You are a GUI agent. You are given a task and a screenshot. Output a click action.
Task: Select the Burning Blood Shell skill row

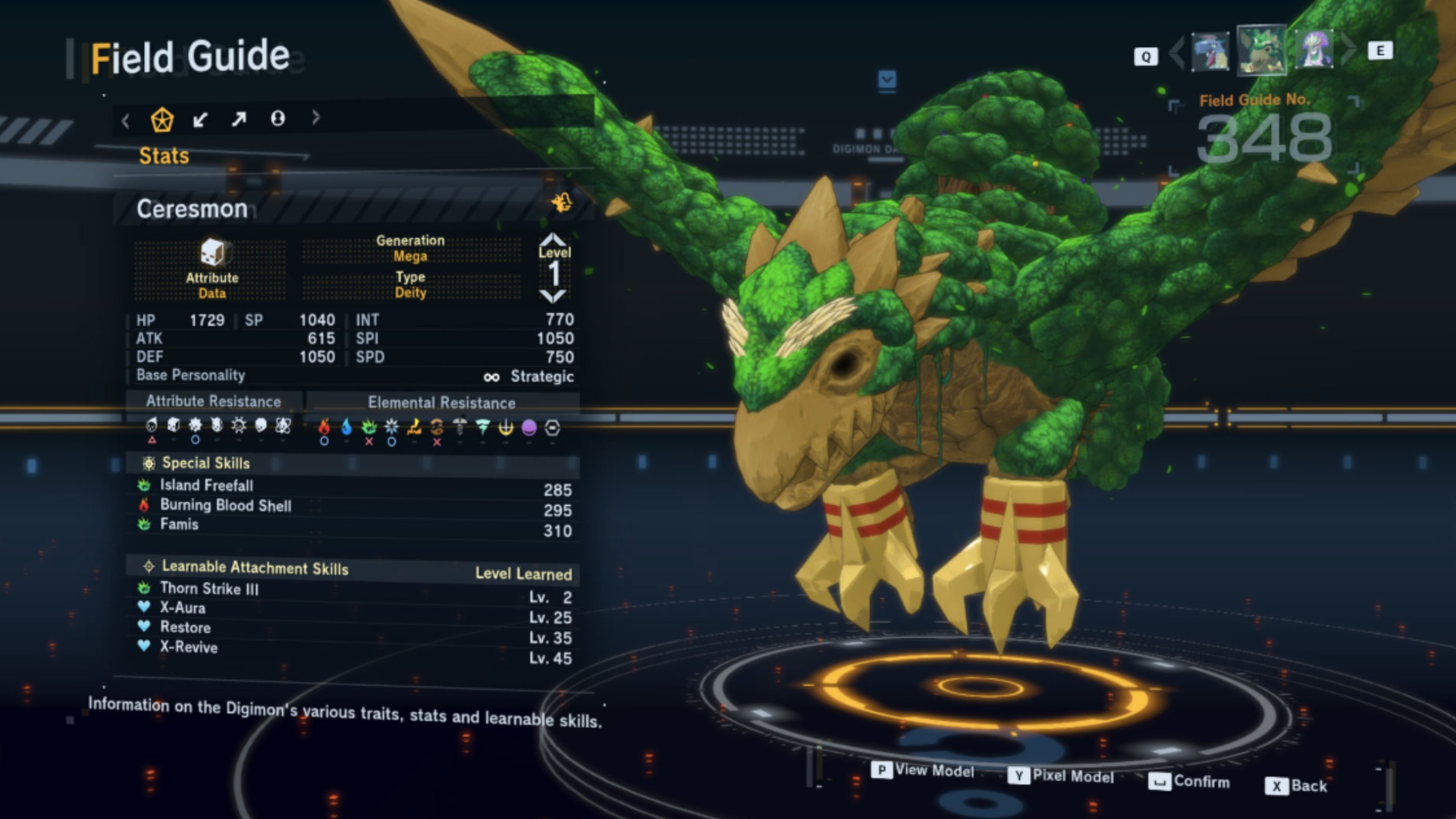pyautogui.click(x=225, y=506)
